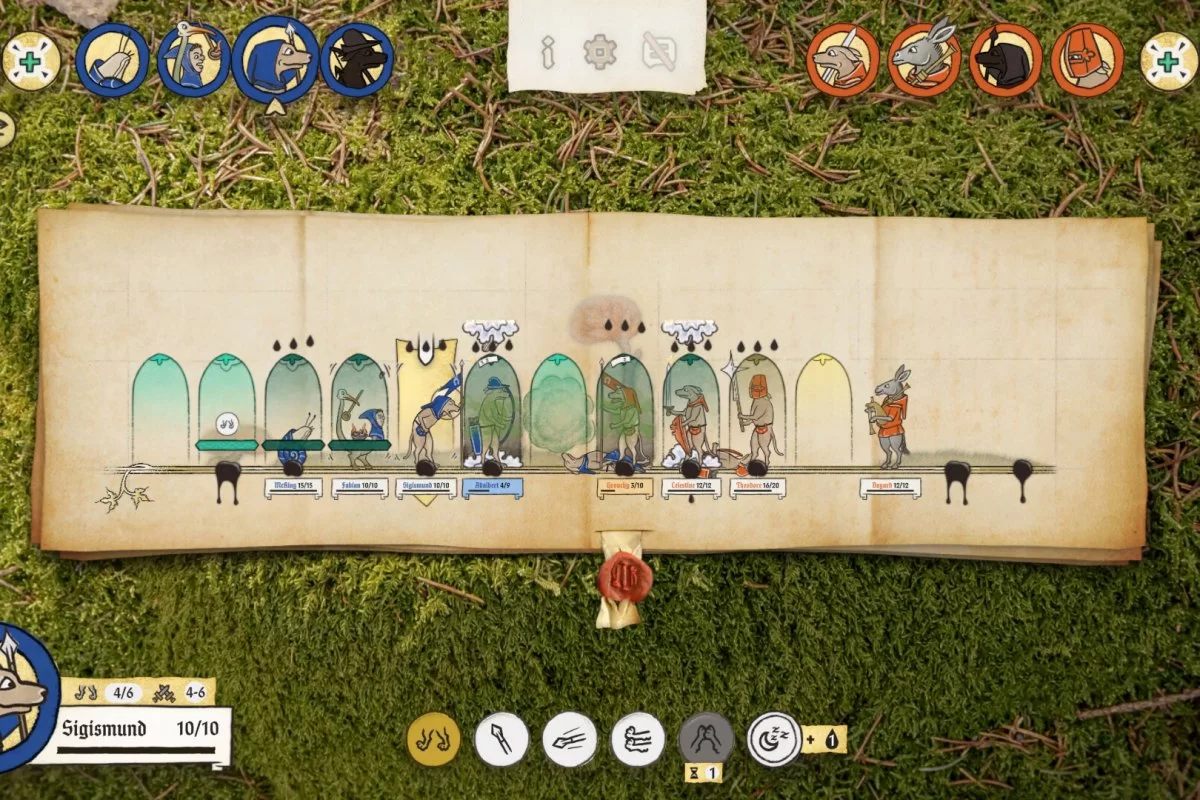Toggle the crossed-out speech bubble icon
1200x800 pixels.
click(x=657, y=51)
